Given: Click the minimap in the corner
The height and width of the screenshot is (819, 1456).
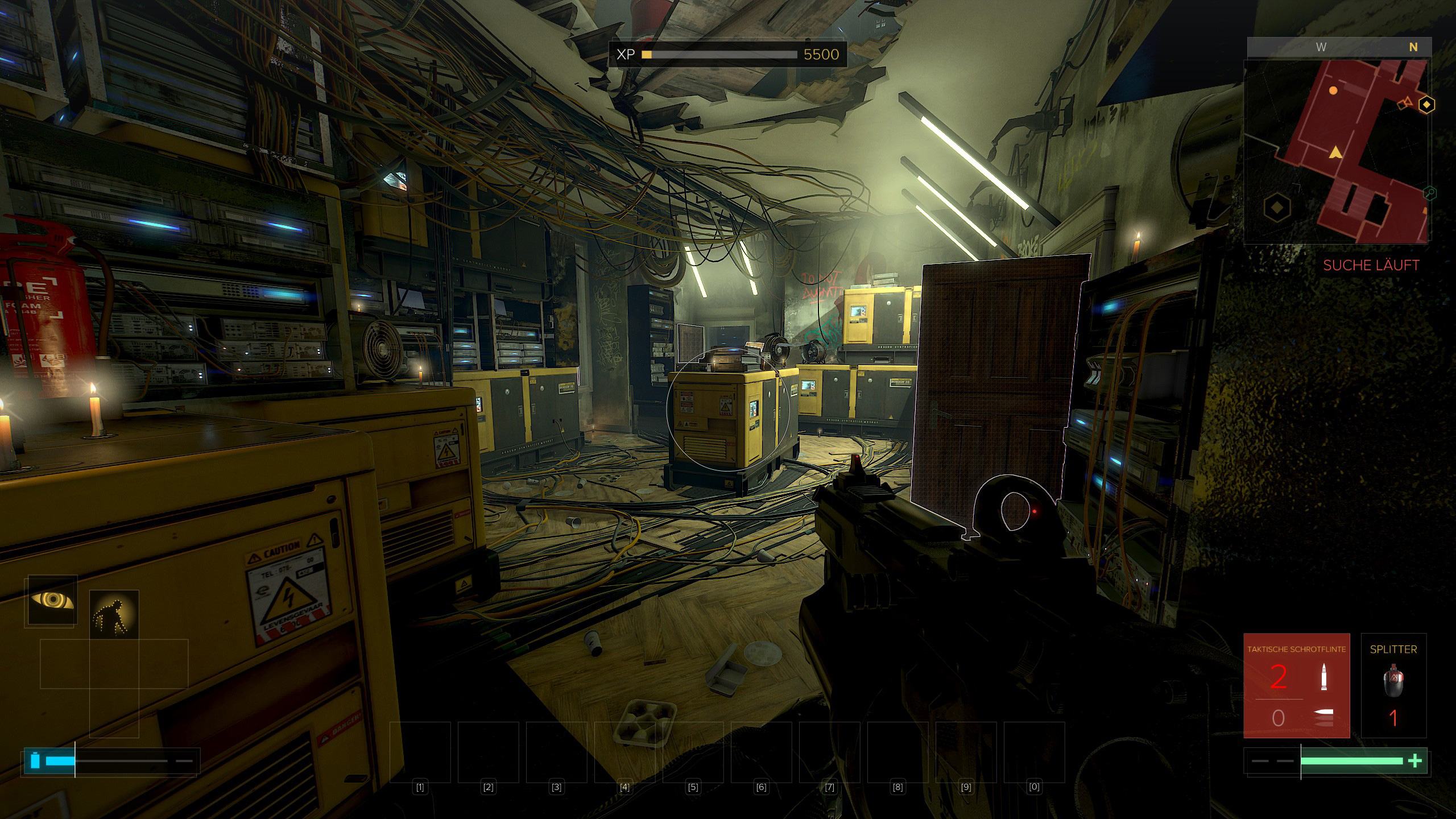Looking at the screenshot, I should pyautogui.click(x=1335, y=151).
